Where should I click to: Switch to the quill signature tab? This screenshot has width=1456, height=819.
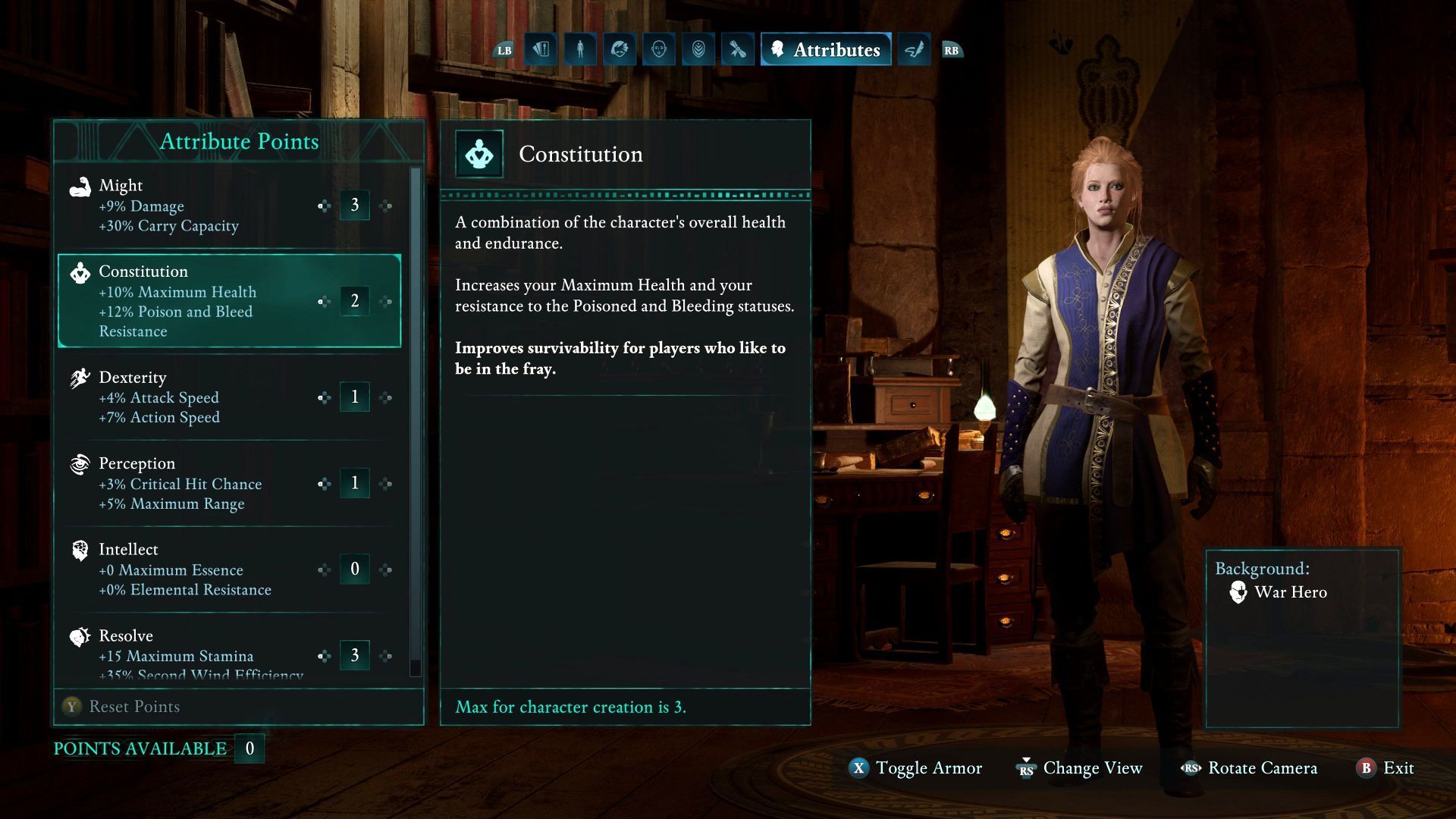click(914, 50)
